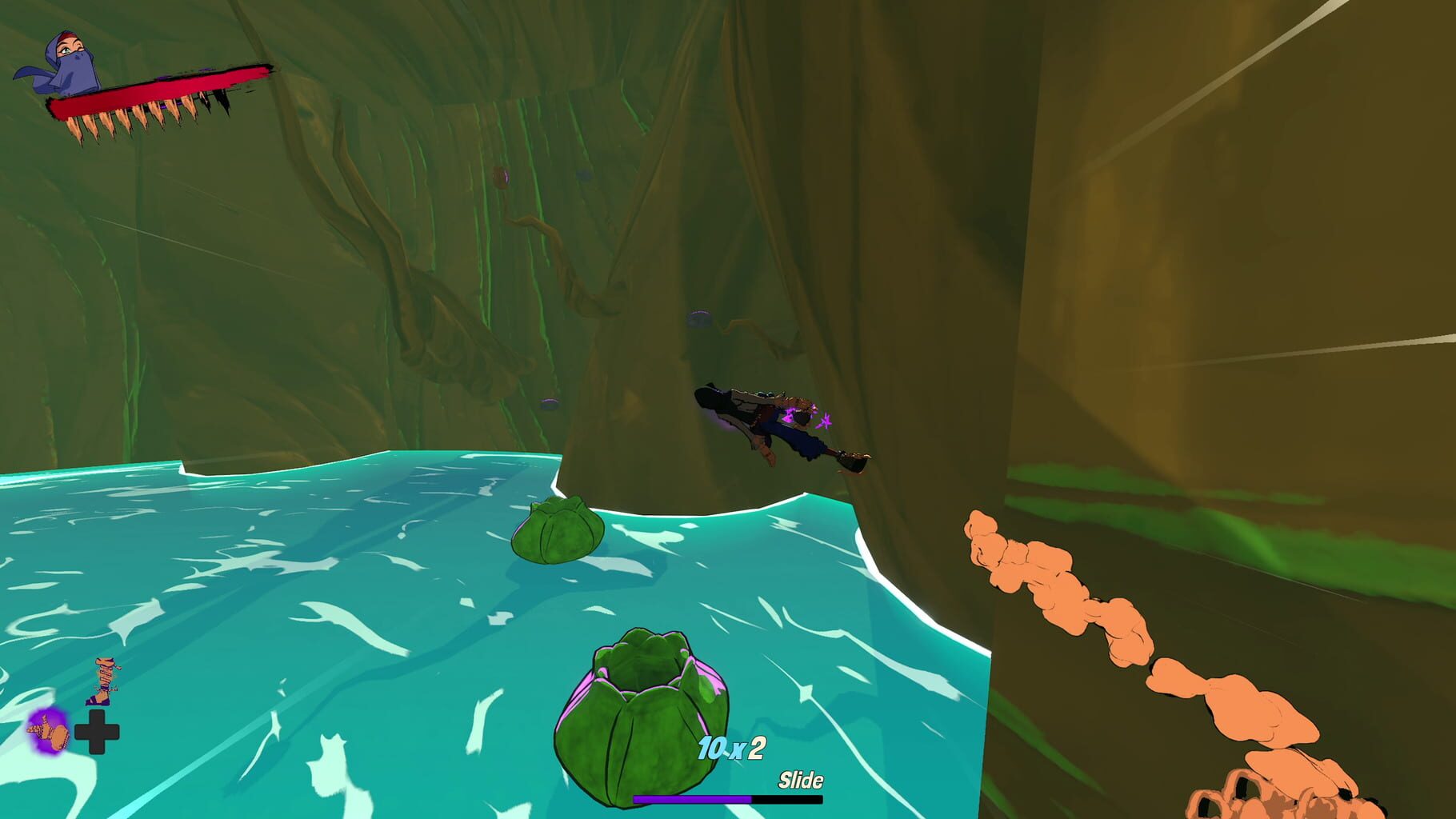Toggle the character's winking eye portrait
This screenshot has width=1456, height=819.
68,50
